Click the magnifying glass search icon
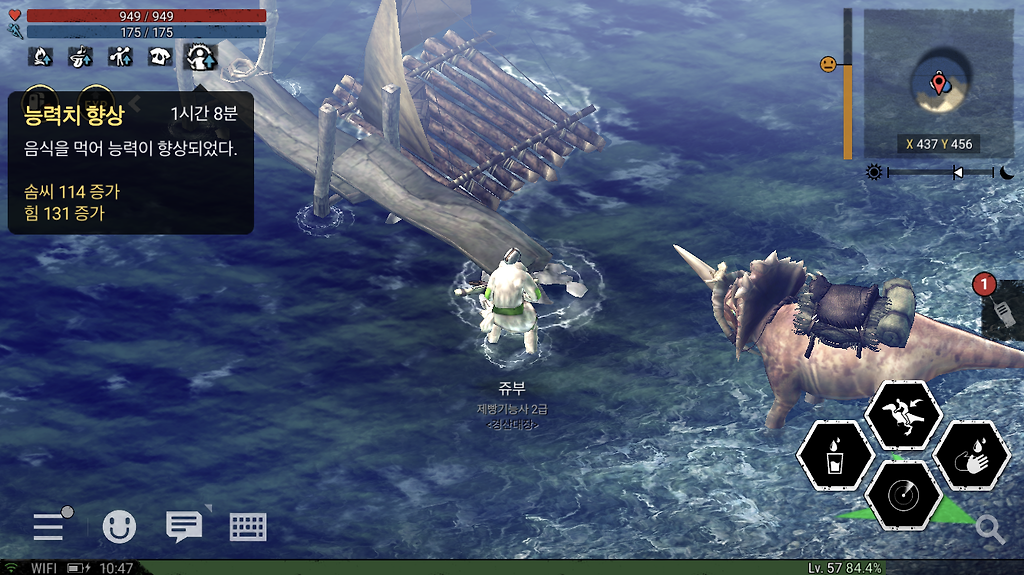This screenshot has width=1024, height=575. pos(990,529)
